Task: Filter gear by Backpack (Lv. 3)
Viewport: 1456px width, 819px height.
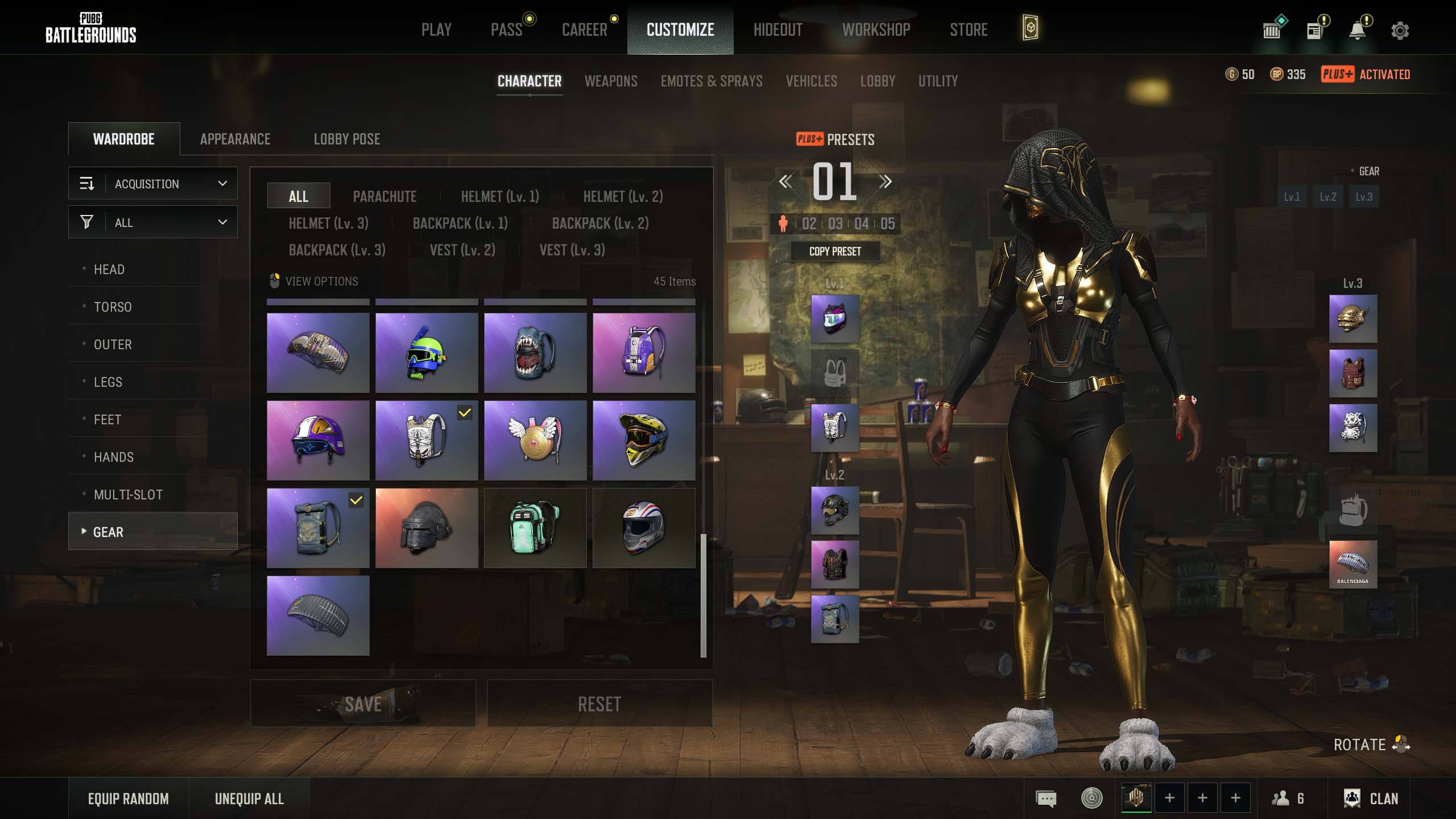Action: coord(337,250)
